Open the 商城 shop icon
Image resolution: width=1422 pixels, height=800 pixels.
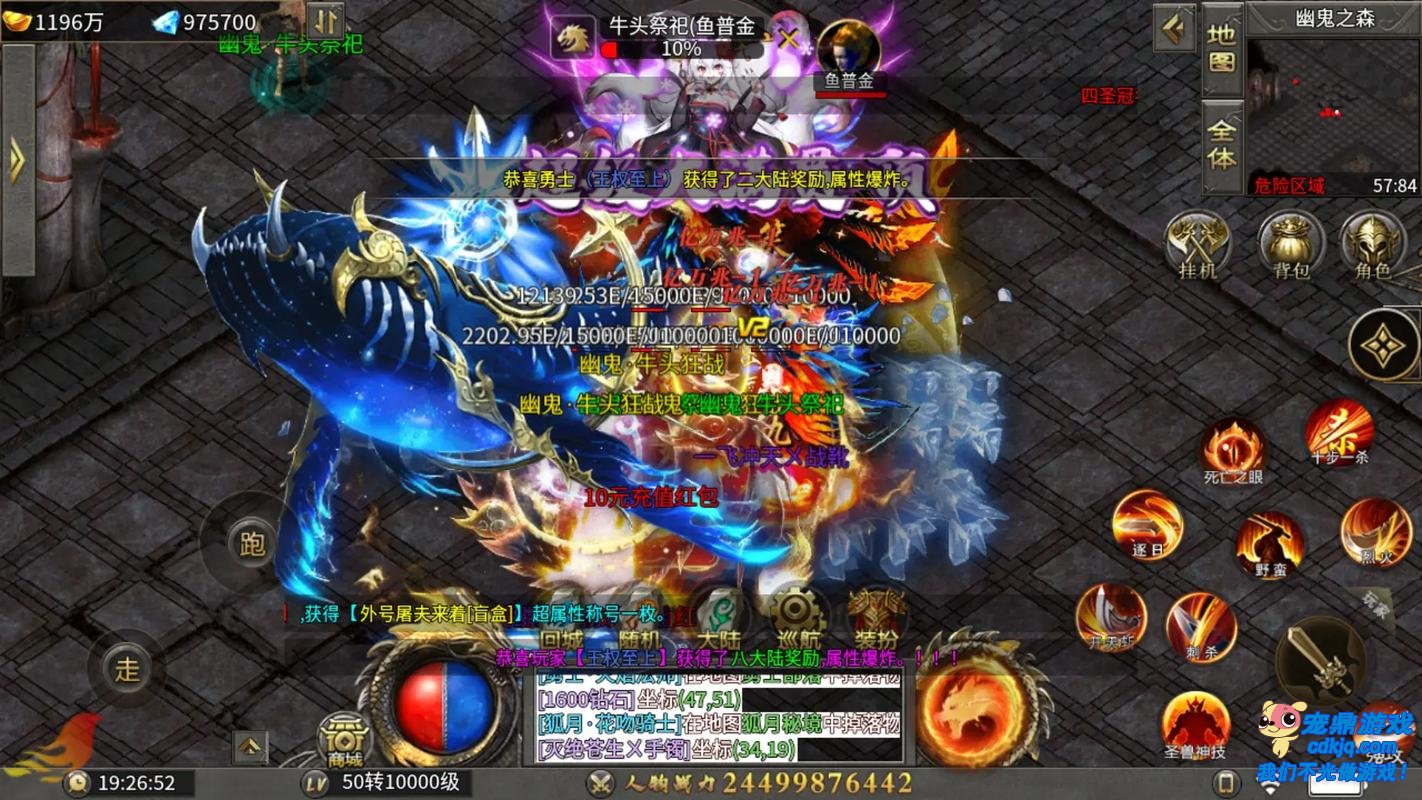(x=344, y=740)
